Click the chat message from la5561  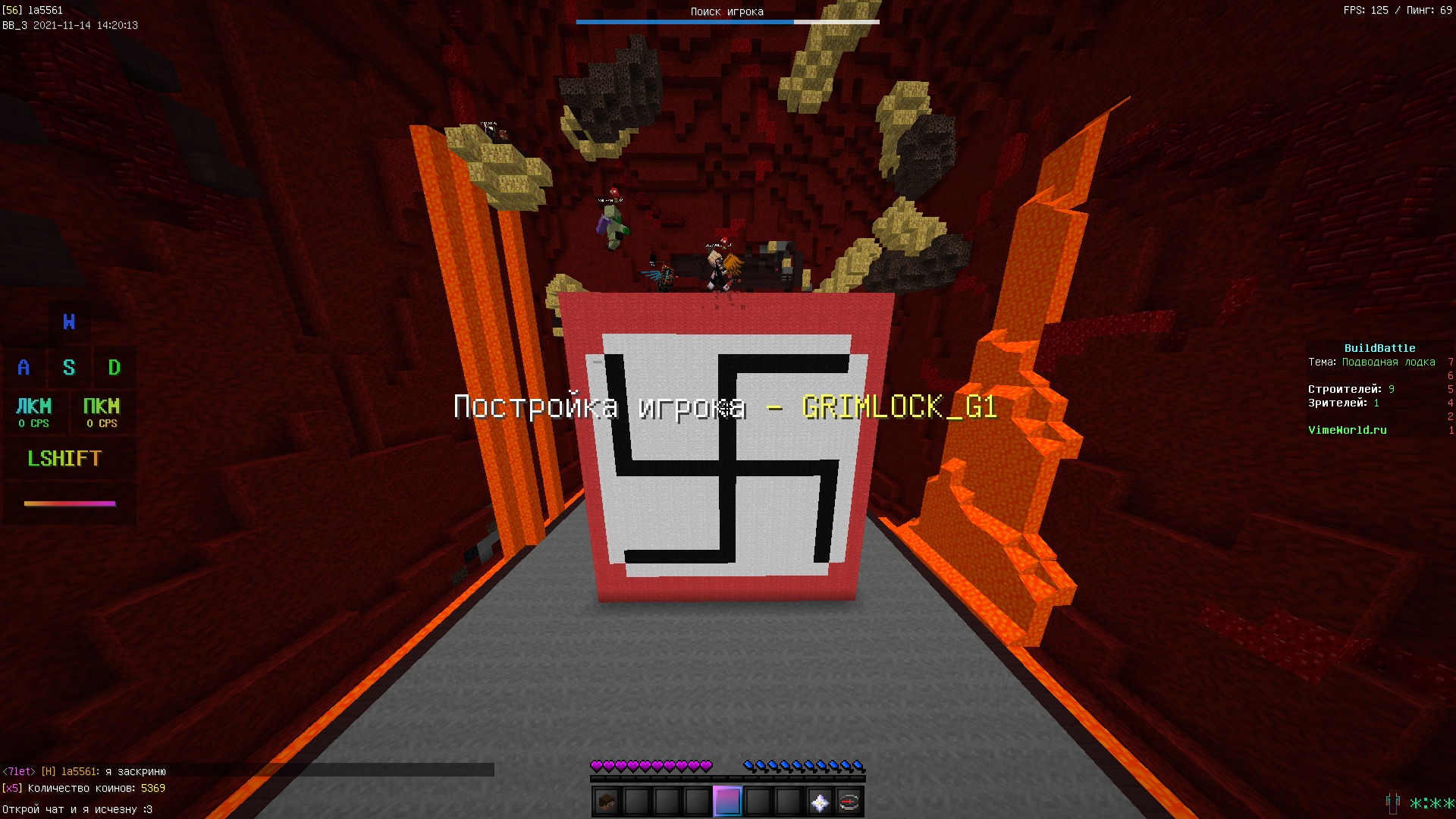coord(83,770)
